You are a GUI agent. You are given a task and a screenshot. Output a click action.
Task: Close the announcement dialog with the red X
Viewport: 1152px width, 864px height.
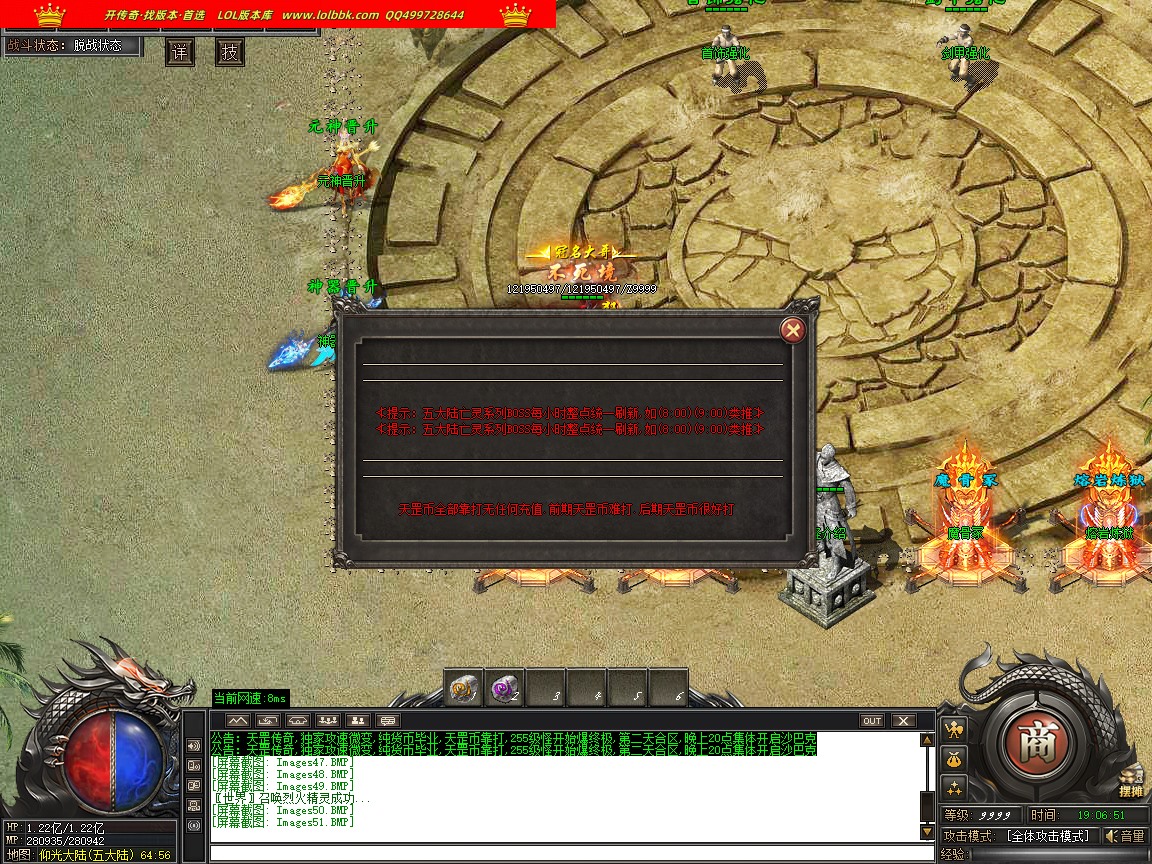[x=792, y=329]
